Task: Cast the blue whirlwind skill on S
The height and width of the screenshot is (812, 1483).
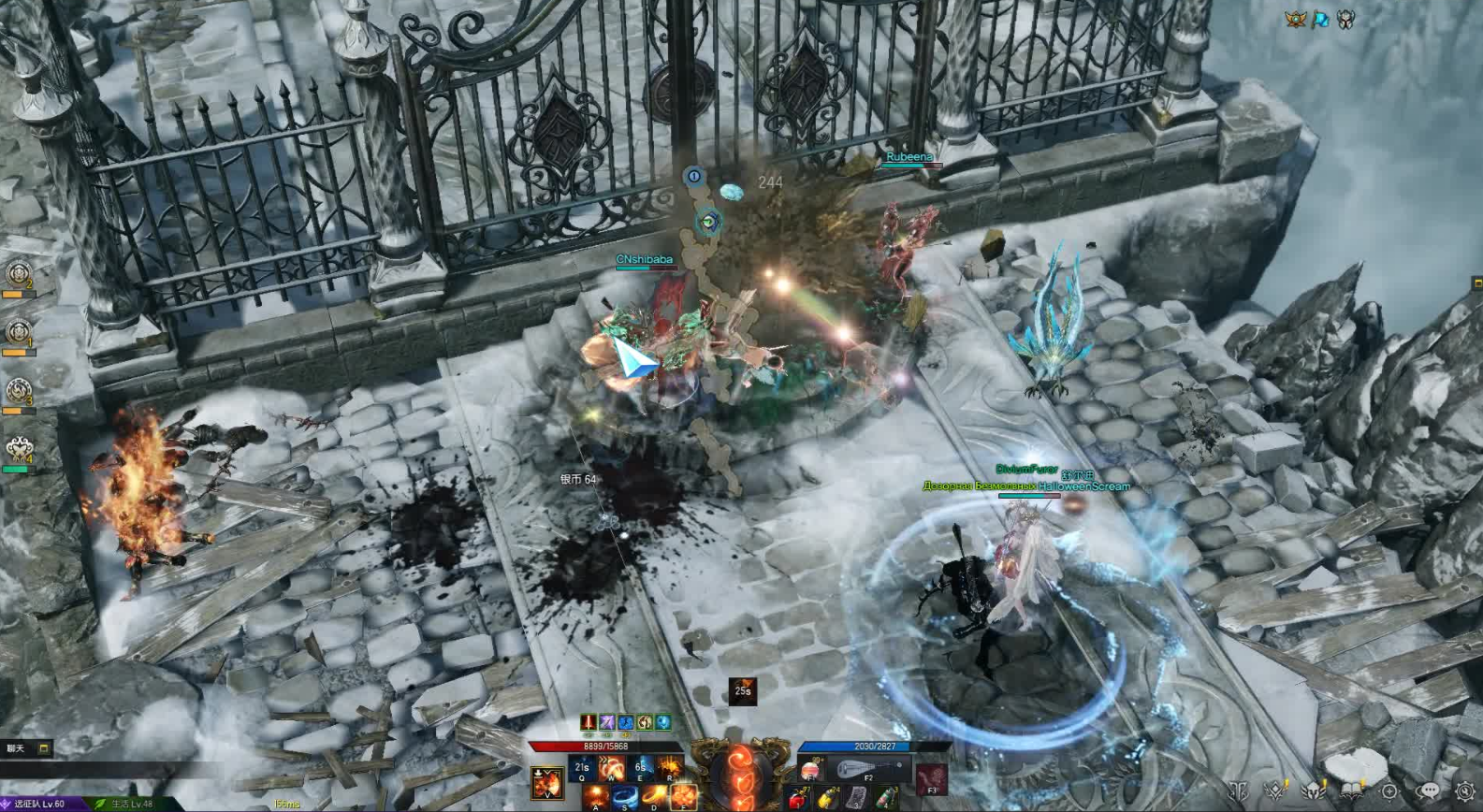Action: point(625,798)
